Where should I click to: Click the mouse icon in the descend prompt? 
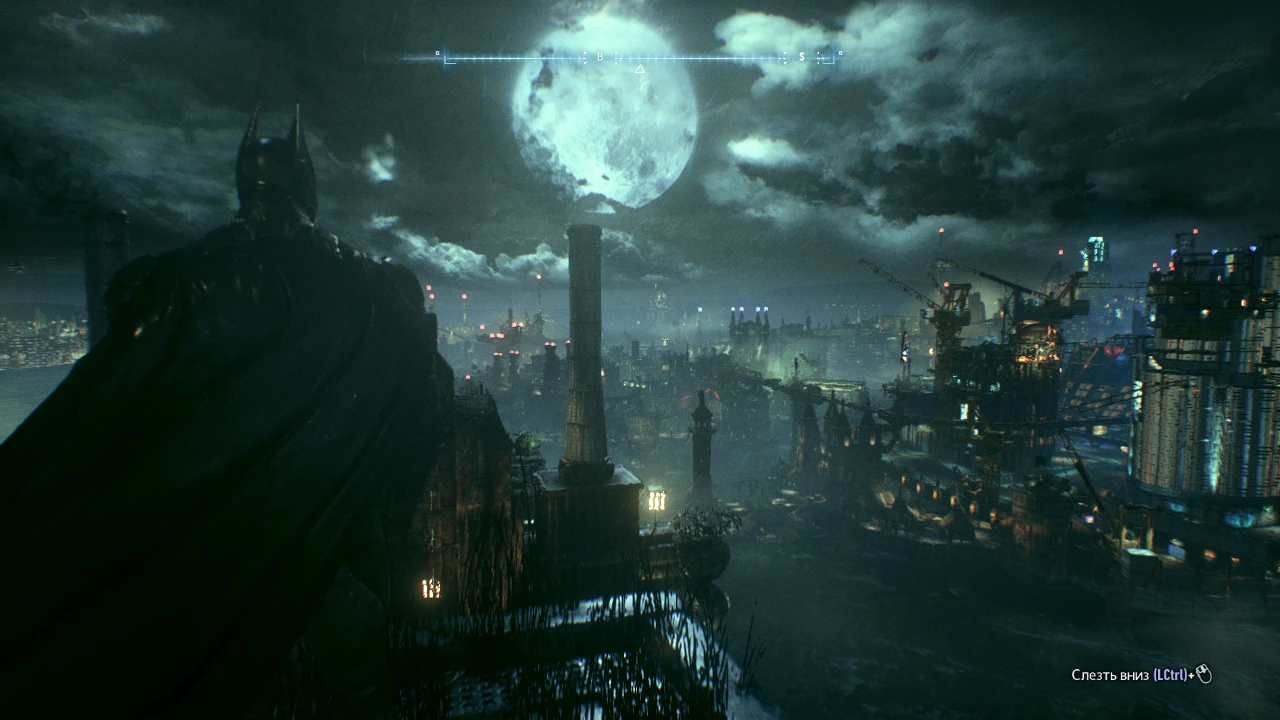[x=1204, y=675]
